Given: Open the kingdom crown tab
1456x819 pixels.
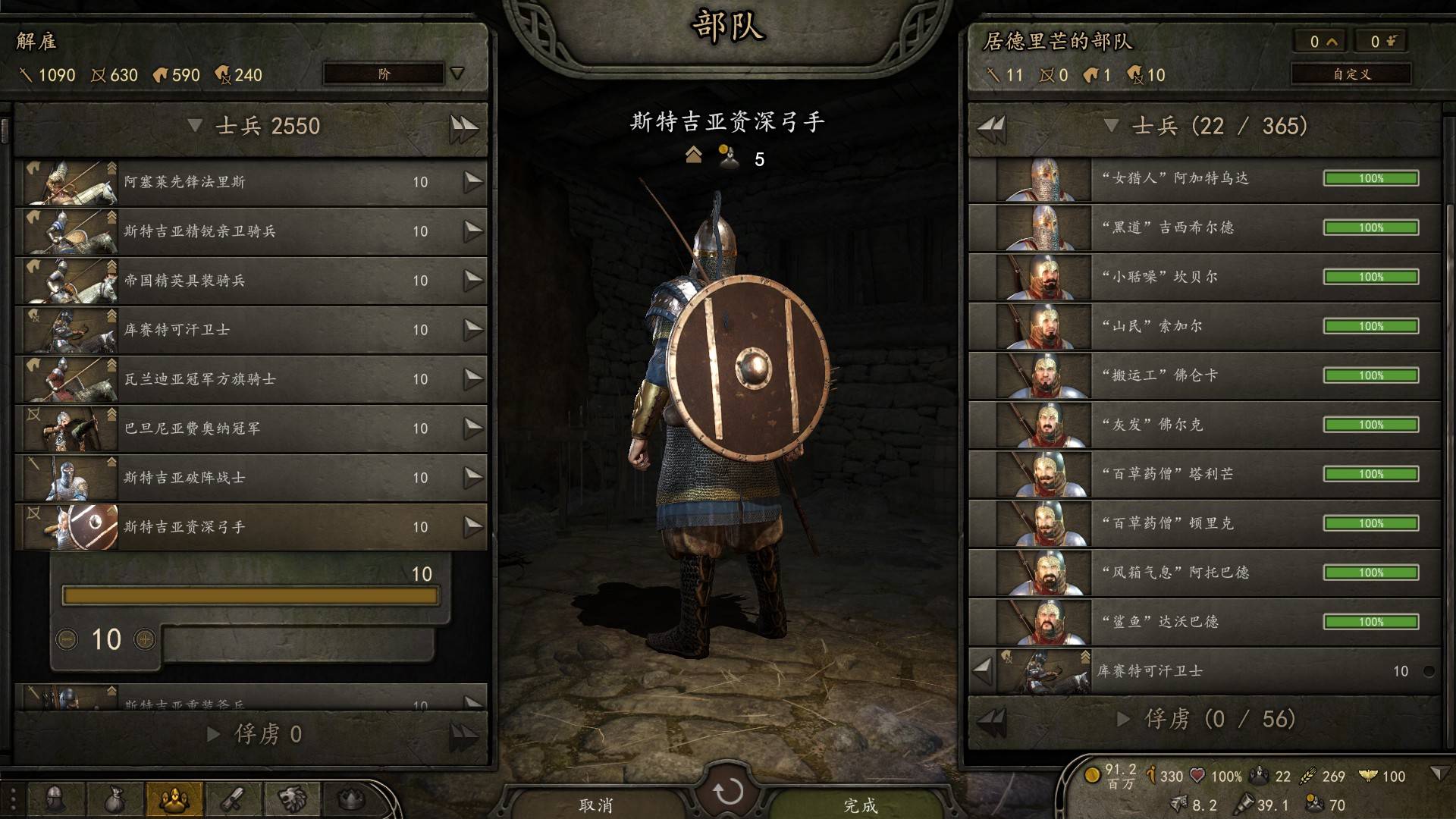Looking at the screenshot, I should 350,799.
